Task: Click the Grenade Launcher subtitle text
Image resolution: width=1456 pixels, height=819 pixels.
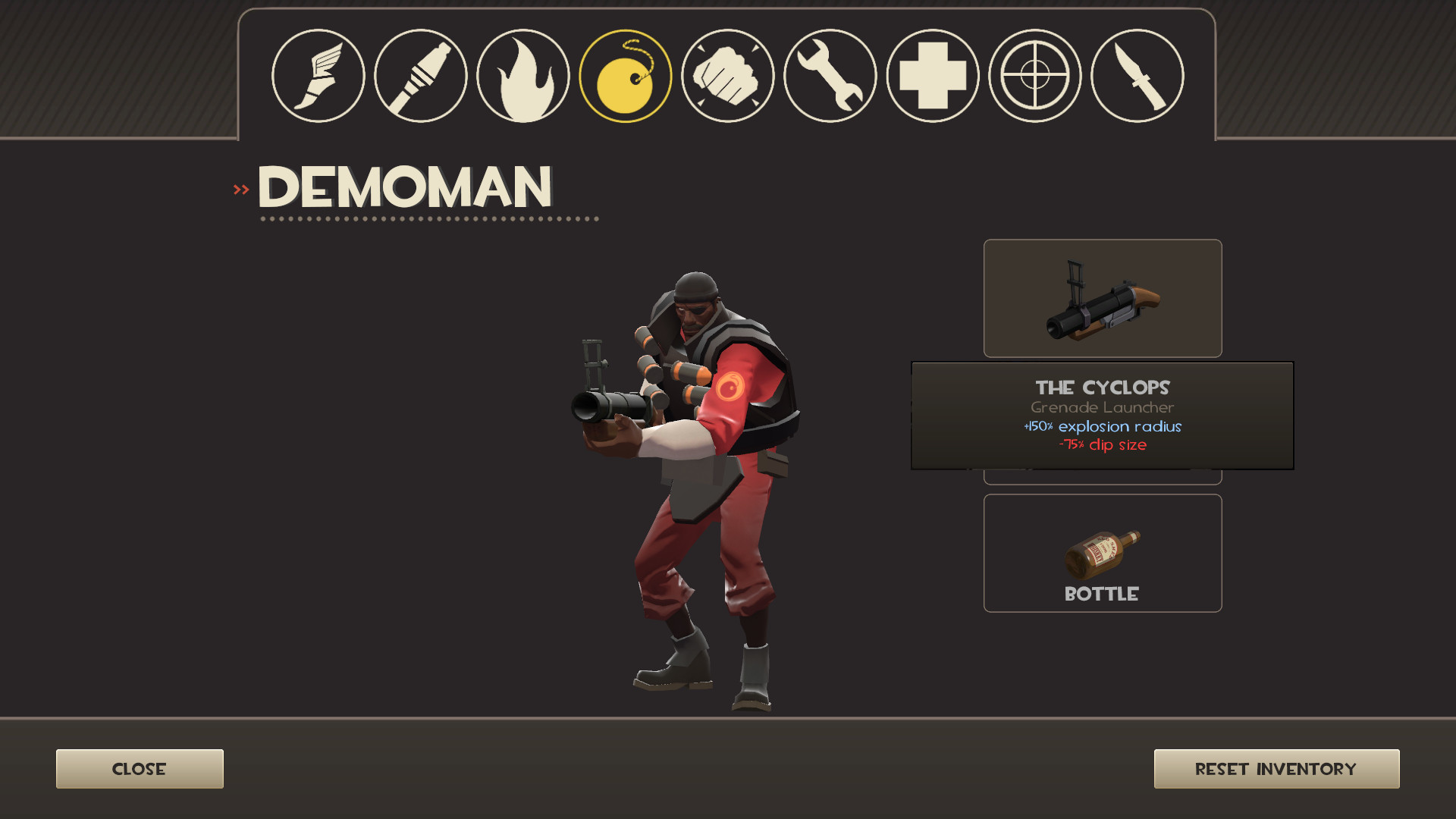Action: point(1101,407)
